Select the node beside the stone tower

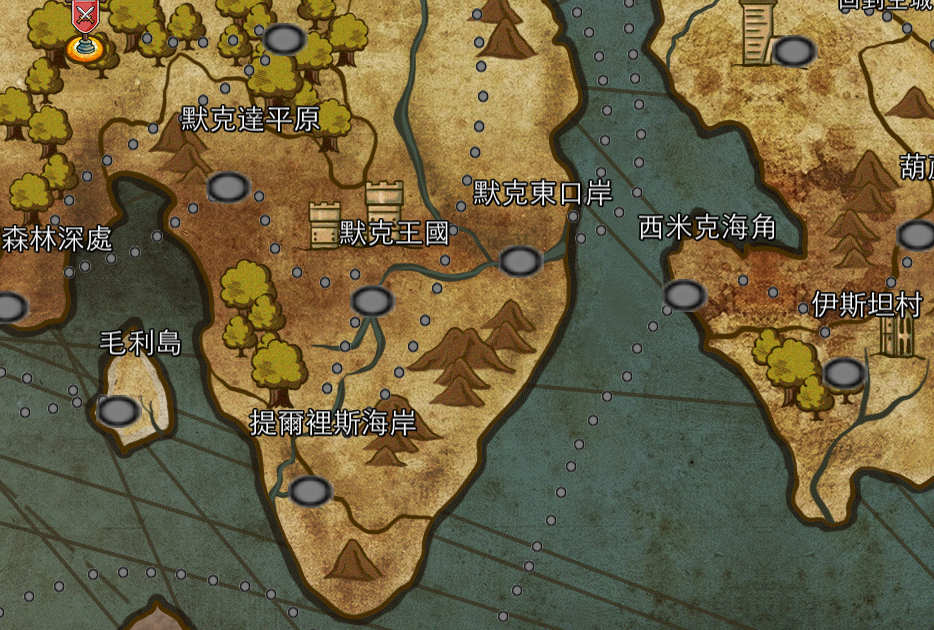coord(795,51)
